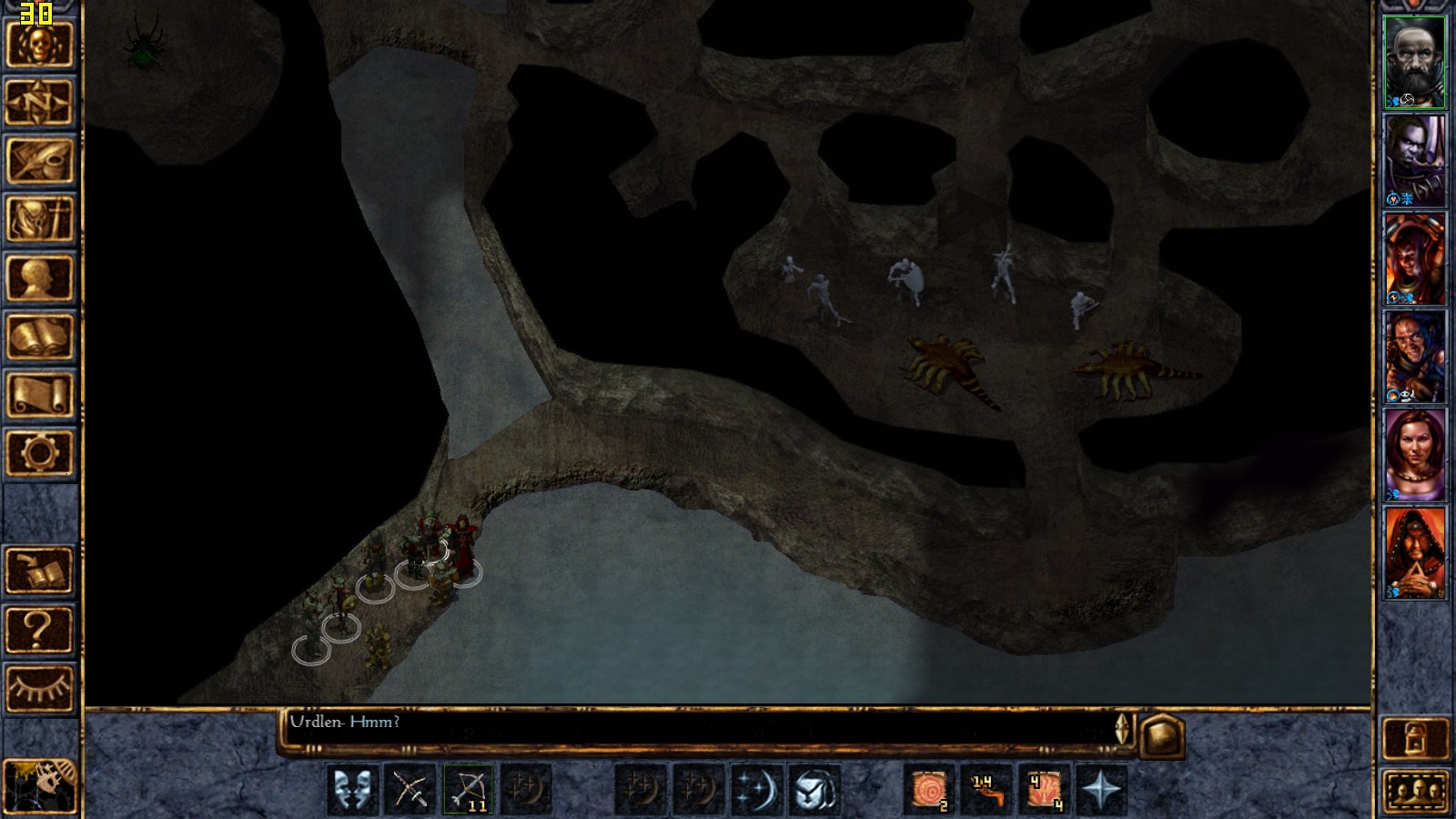Screen dimensions: 1456x819
Task: Open the journal with the quill button
Action: coord(39,160)
